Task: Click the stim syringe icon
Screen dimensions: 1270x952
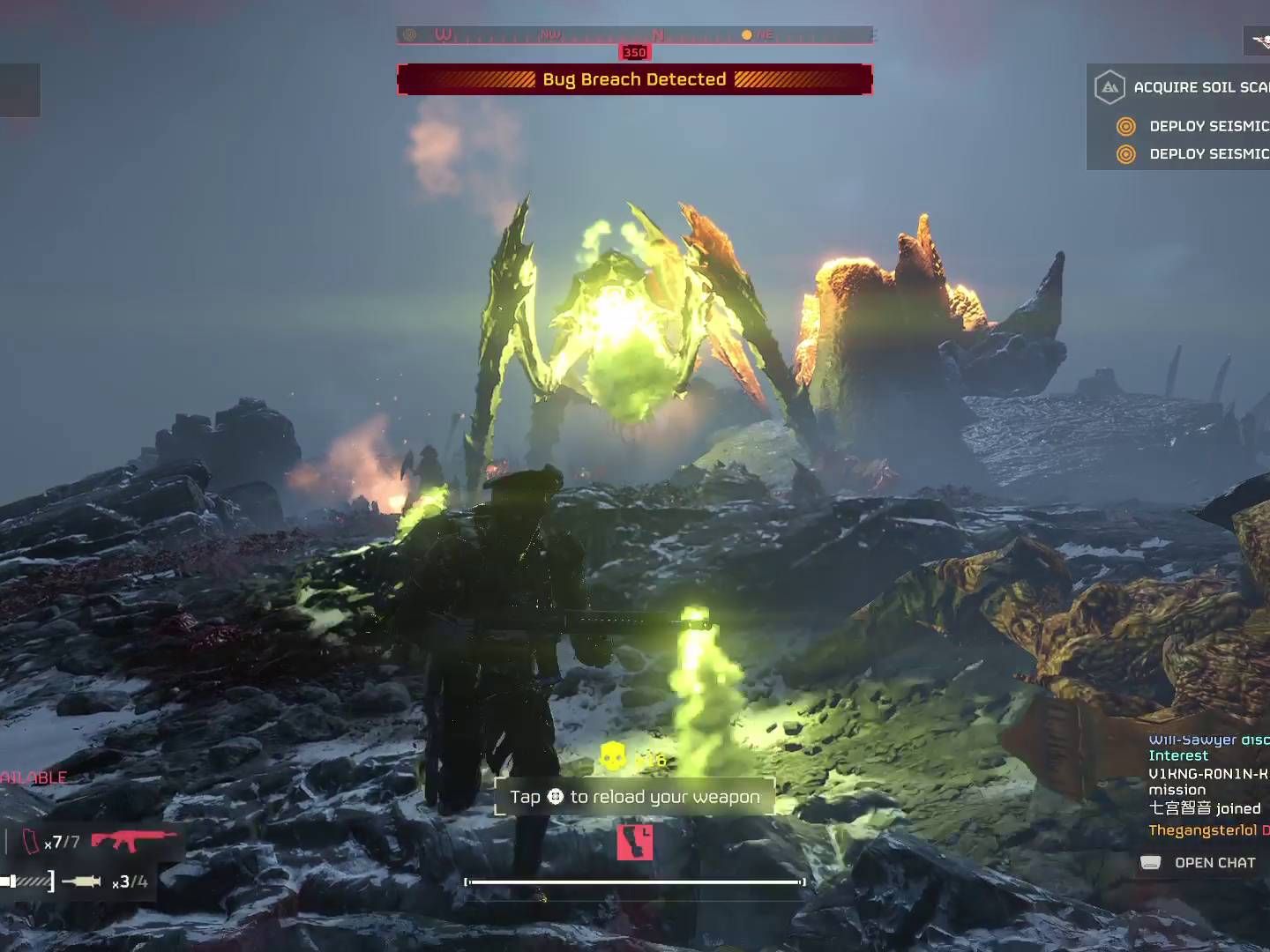Action: click(x=82, y=881)
